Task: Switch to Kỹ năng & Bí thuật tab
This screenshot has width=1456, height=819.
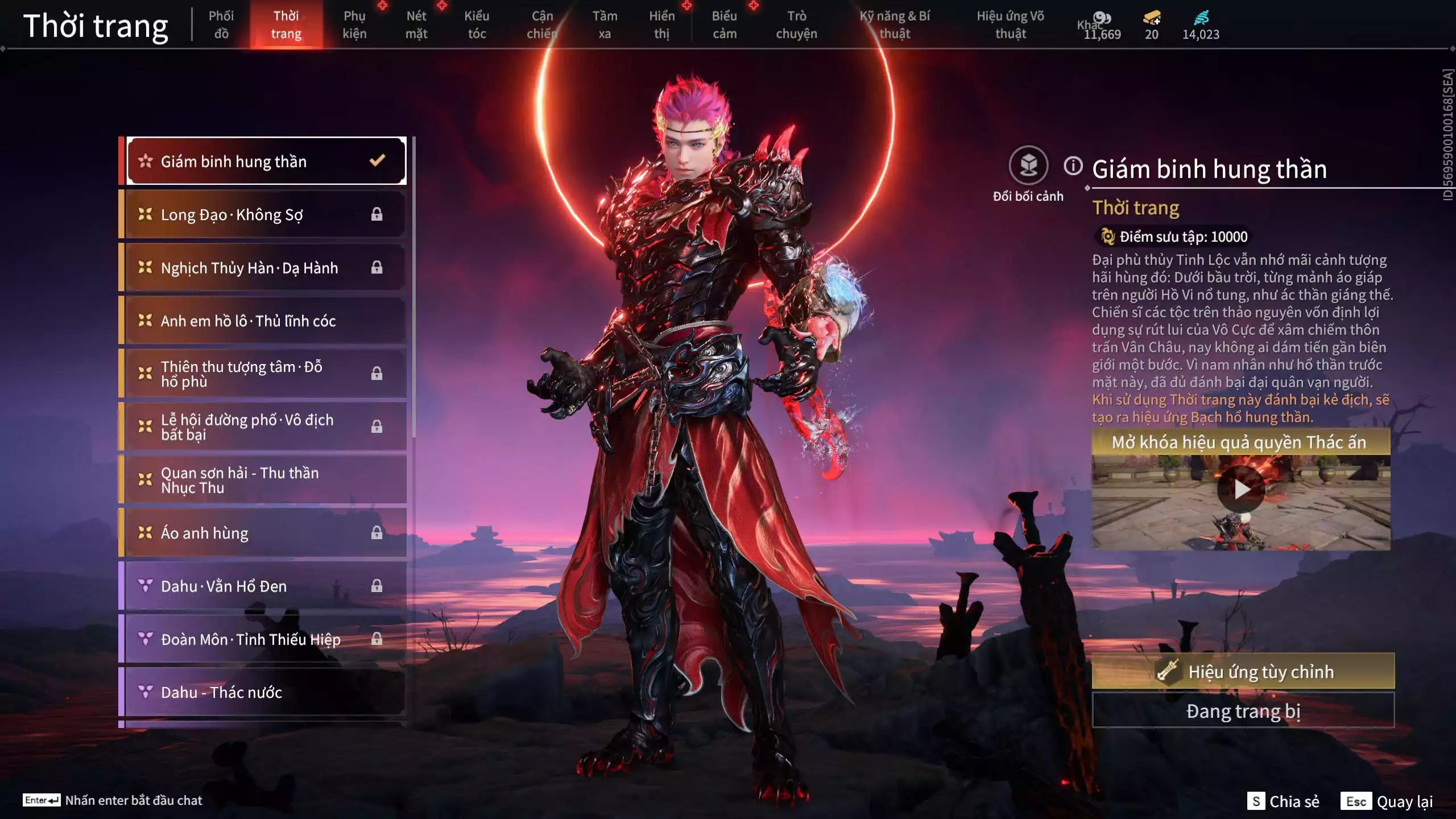Action: tap(895, 24)
